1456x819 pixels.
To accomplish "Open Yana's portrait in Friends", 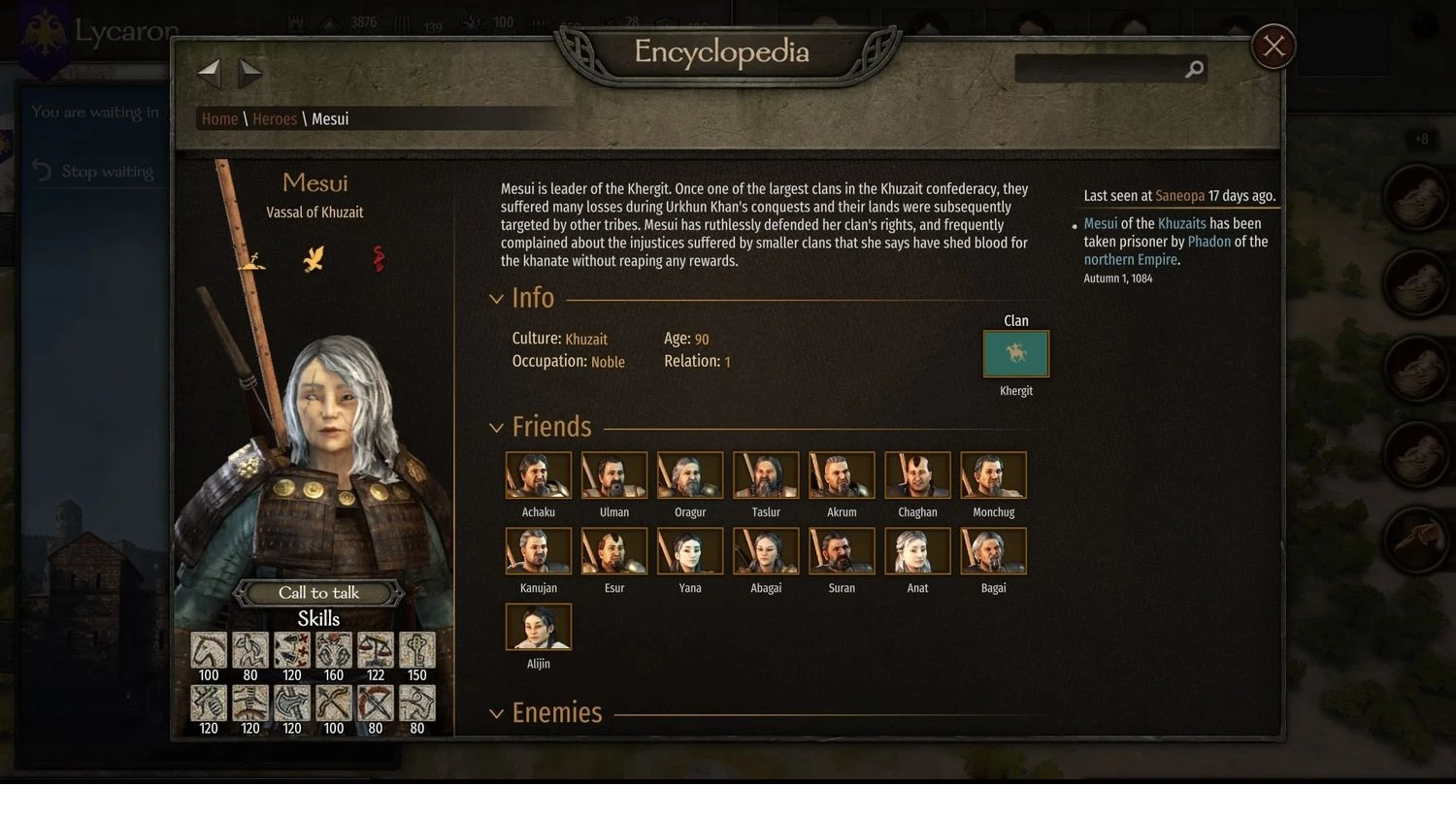I will (689, 550).
